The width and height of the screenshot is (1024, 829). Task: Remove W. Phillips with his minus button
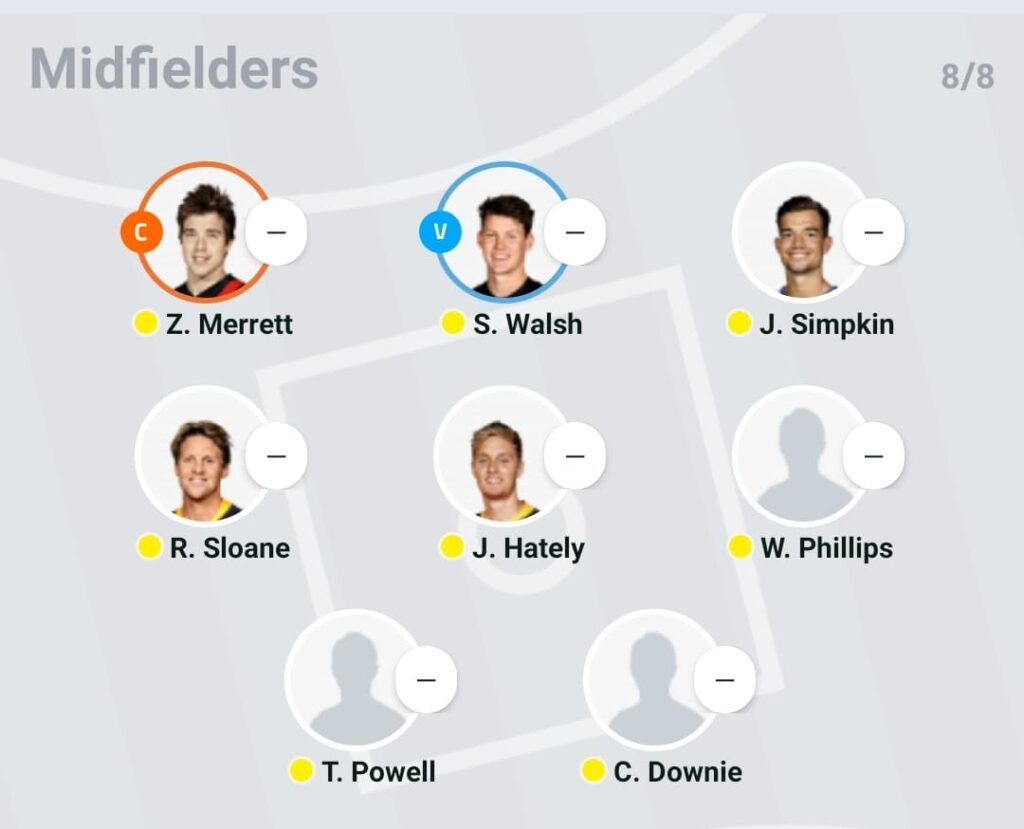coord(873,456)
